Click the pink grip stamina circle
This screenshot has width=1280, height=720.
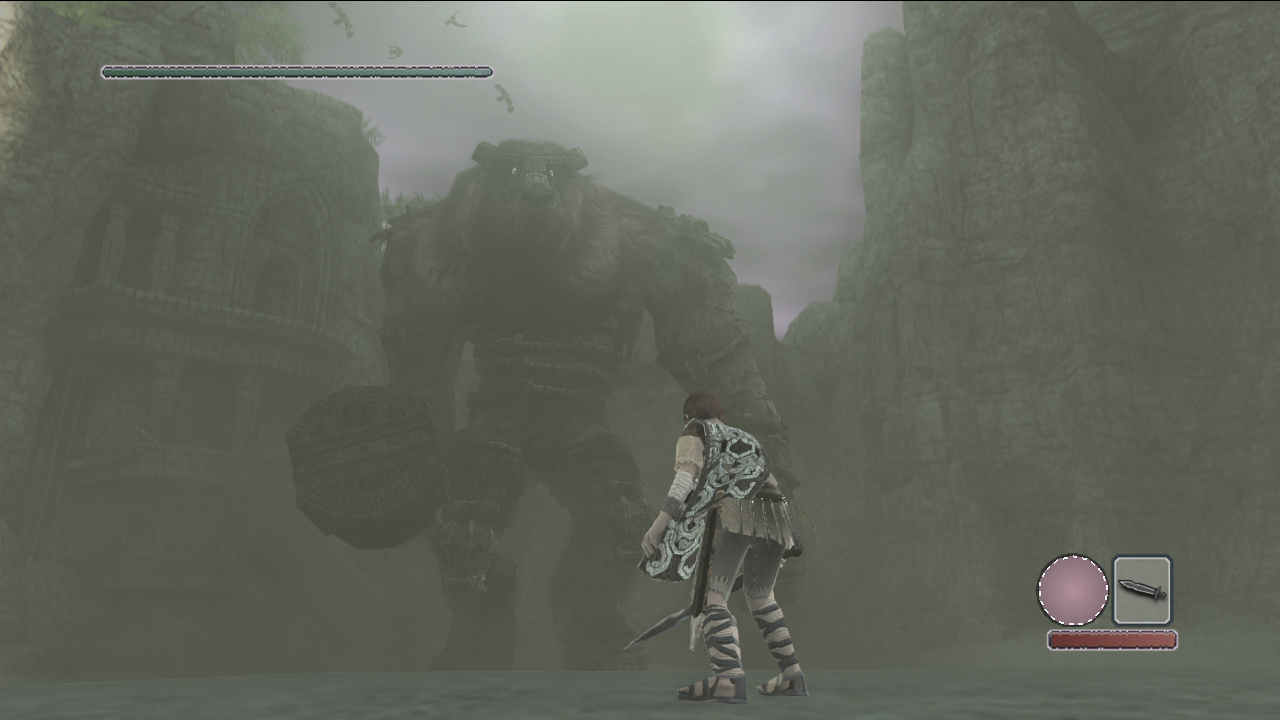pyautogui.click(x=1073, y=591)
